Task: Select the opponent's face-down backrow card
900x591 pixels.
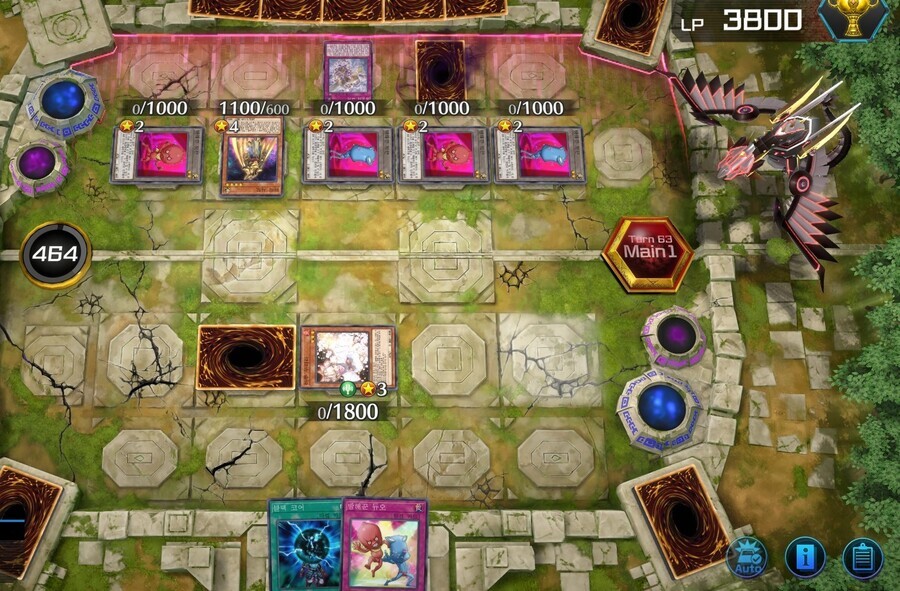Action: 440,72
